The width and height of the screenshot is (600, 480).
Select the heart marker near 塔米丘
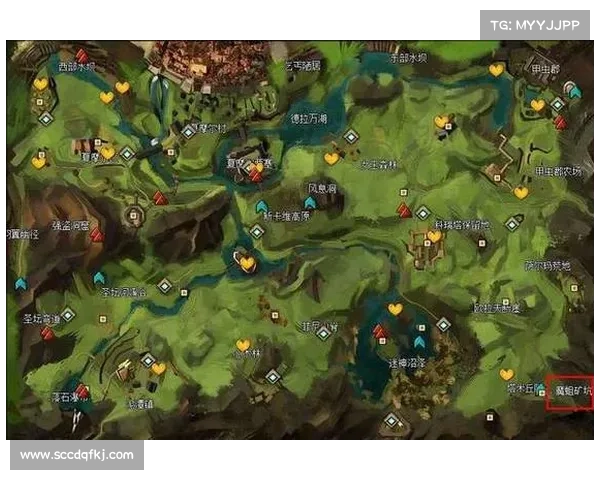coord(506,374)
